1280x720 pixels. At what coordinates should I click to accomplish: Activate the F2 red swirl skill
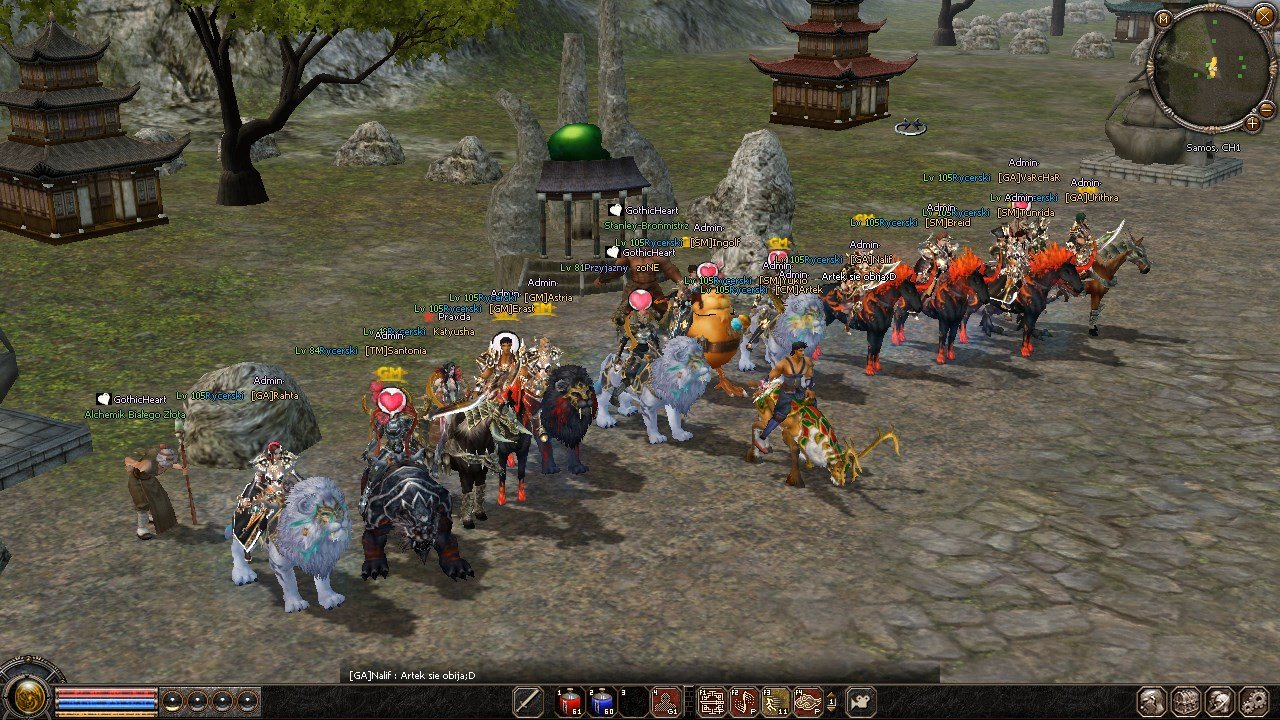[x=744, y=701]
